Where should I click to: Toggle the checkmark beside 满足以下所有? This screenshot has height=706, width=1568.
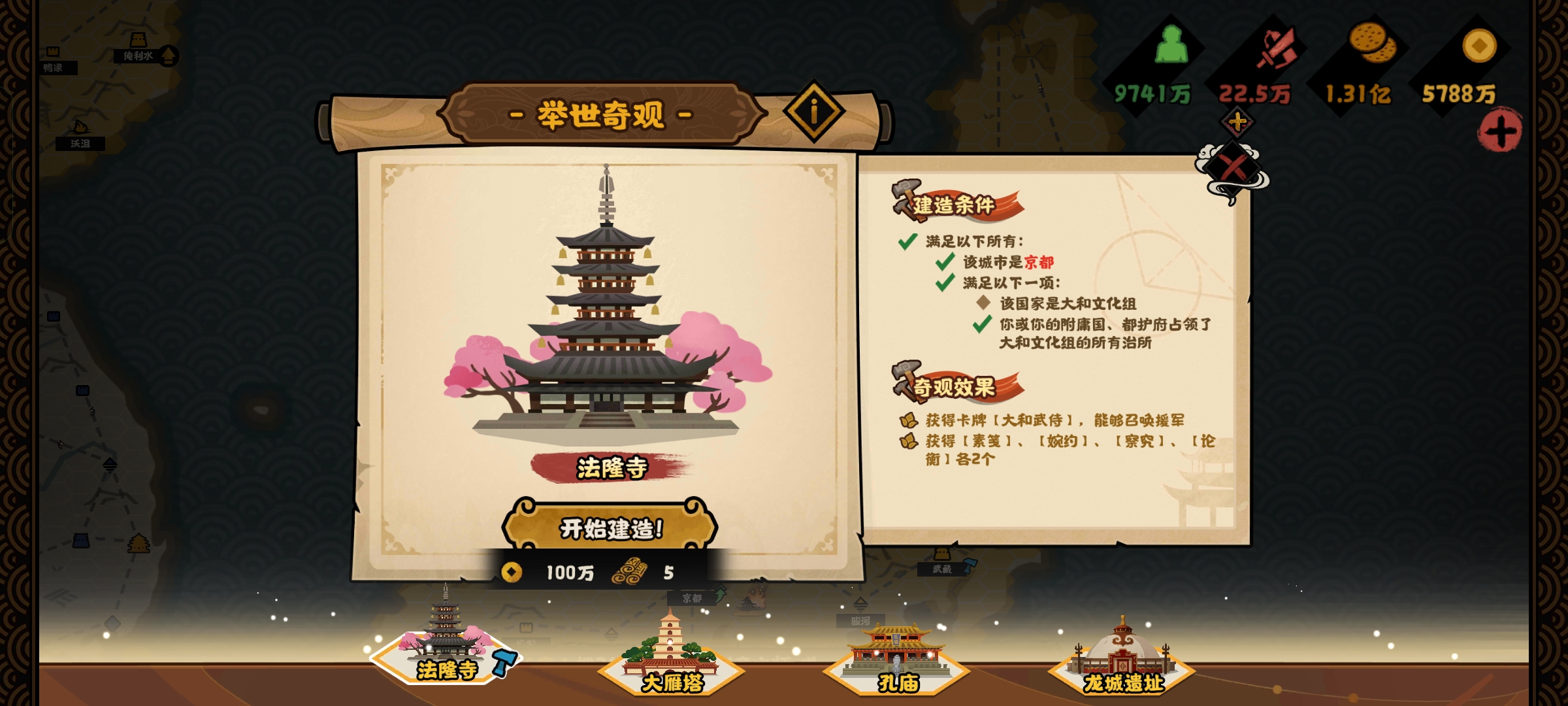(x=908, y=241)
